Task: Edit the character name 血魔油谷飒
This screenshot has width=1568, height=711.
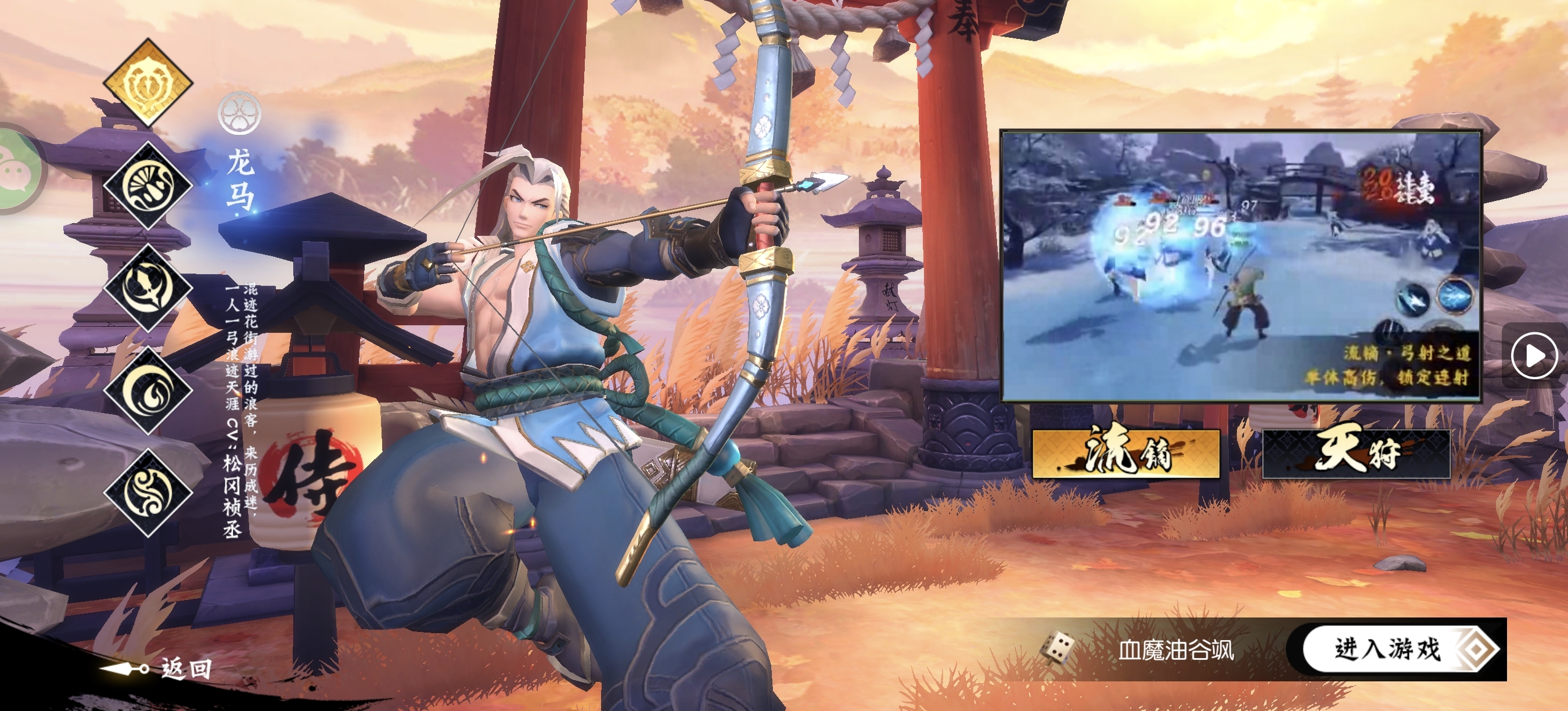Action: coord(1176,650)
